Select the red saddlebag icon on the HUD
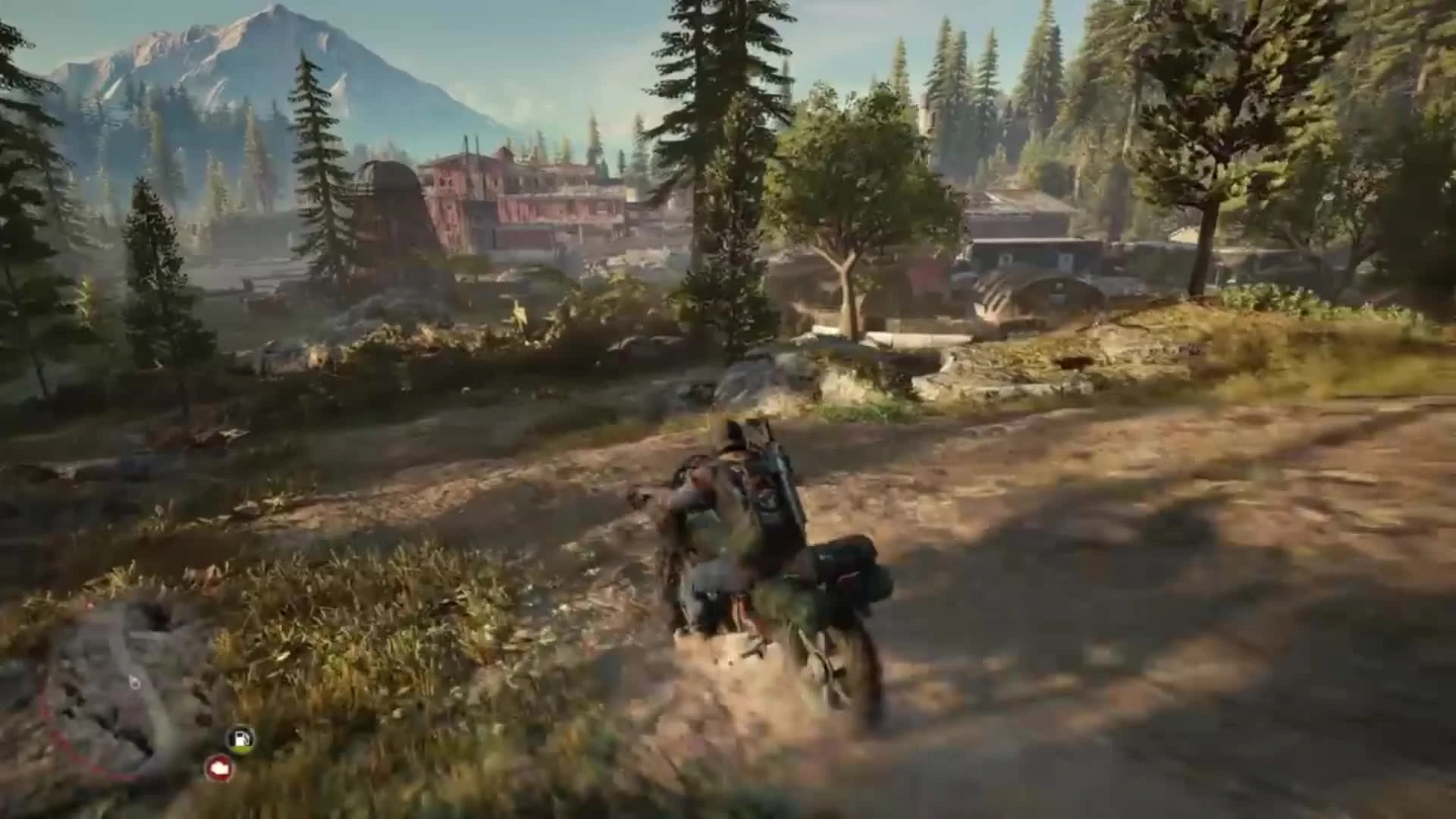This screenshot has width=1456, height=819. tap(218, 768)
